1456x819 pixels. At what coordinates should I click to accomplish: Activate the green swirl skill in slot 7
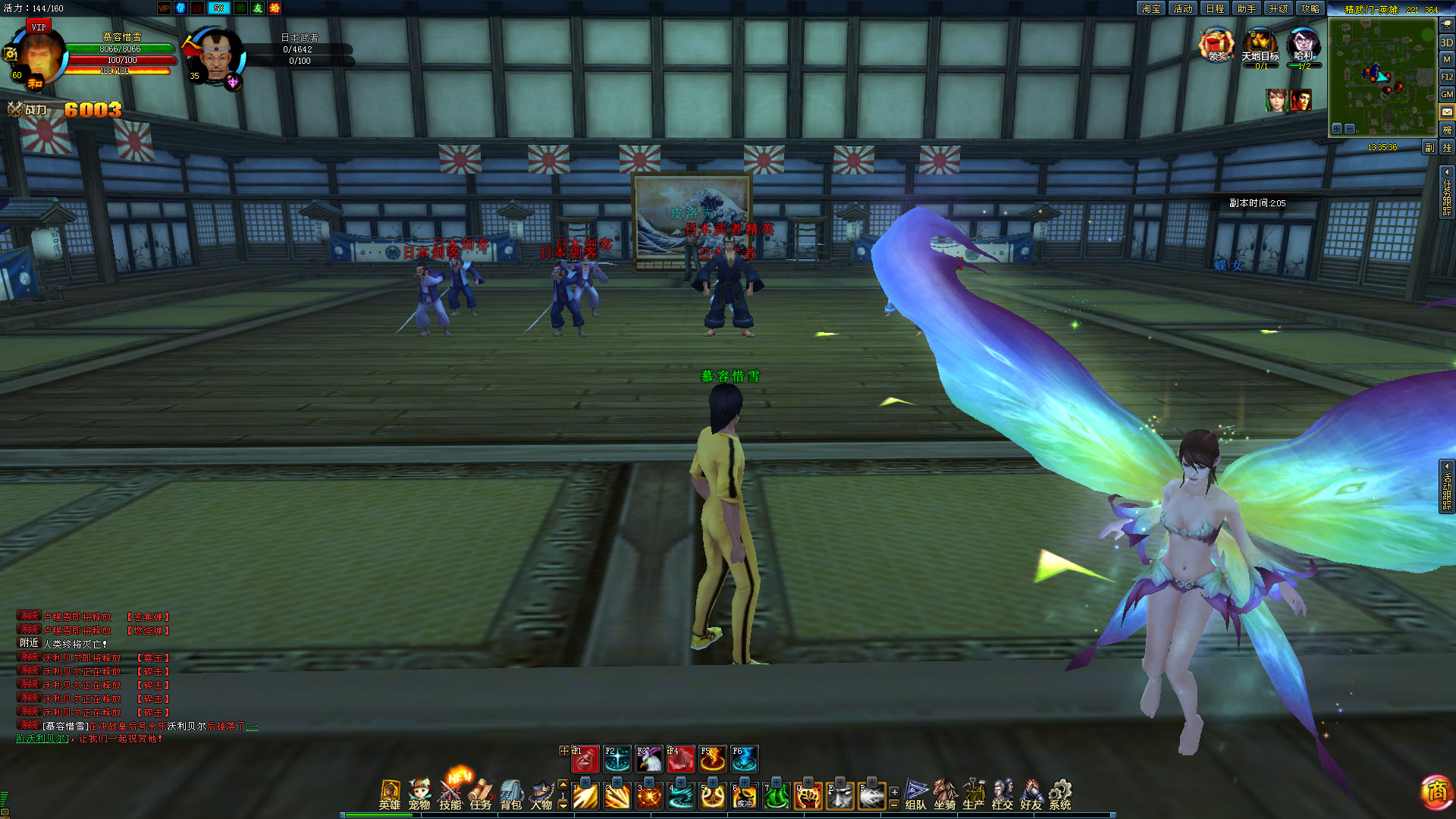tap(776, 795)
